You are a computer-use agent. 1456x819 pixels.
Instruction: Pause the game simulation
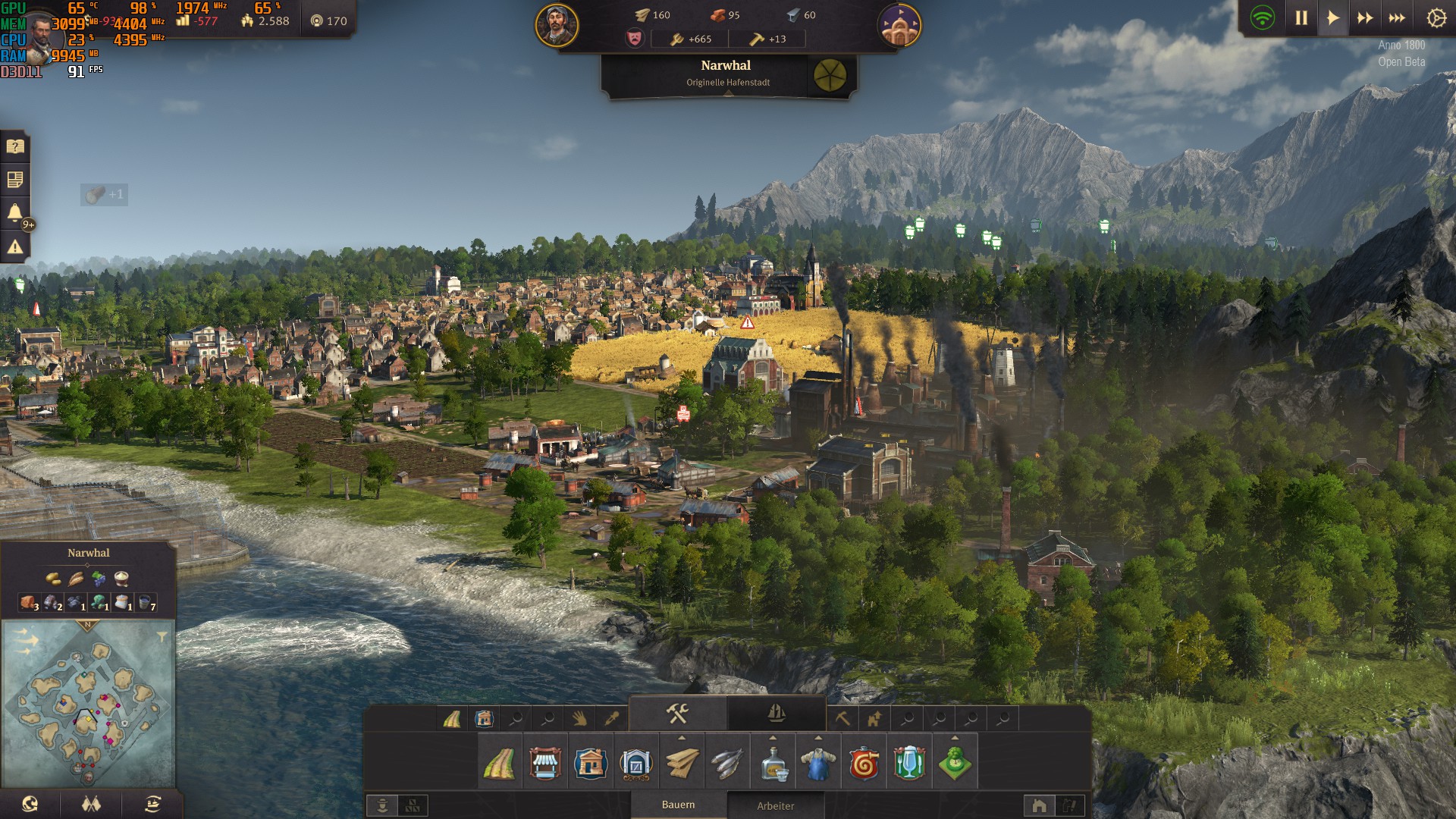[x=1301, y=18]
